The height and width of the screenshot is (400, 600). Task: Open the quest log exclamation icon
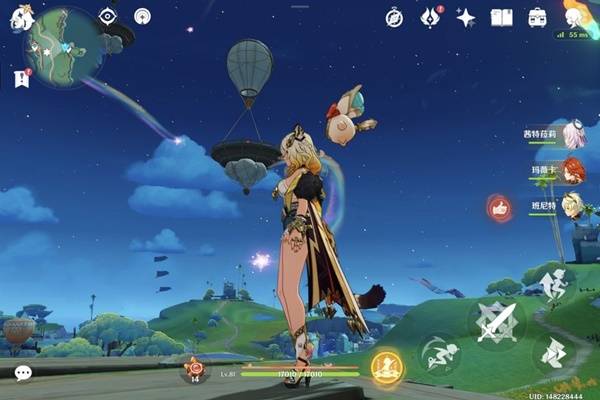[x=22, y=78]
